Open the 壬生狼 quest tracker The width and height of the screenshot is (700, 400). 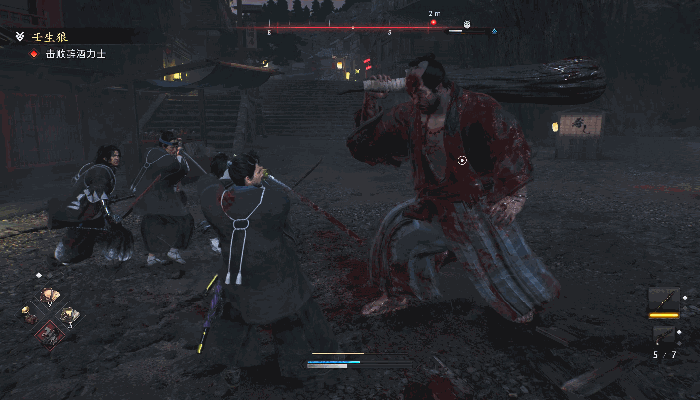47,36
